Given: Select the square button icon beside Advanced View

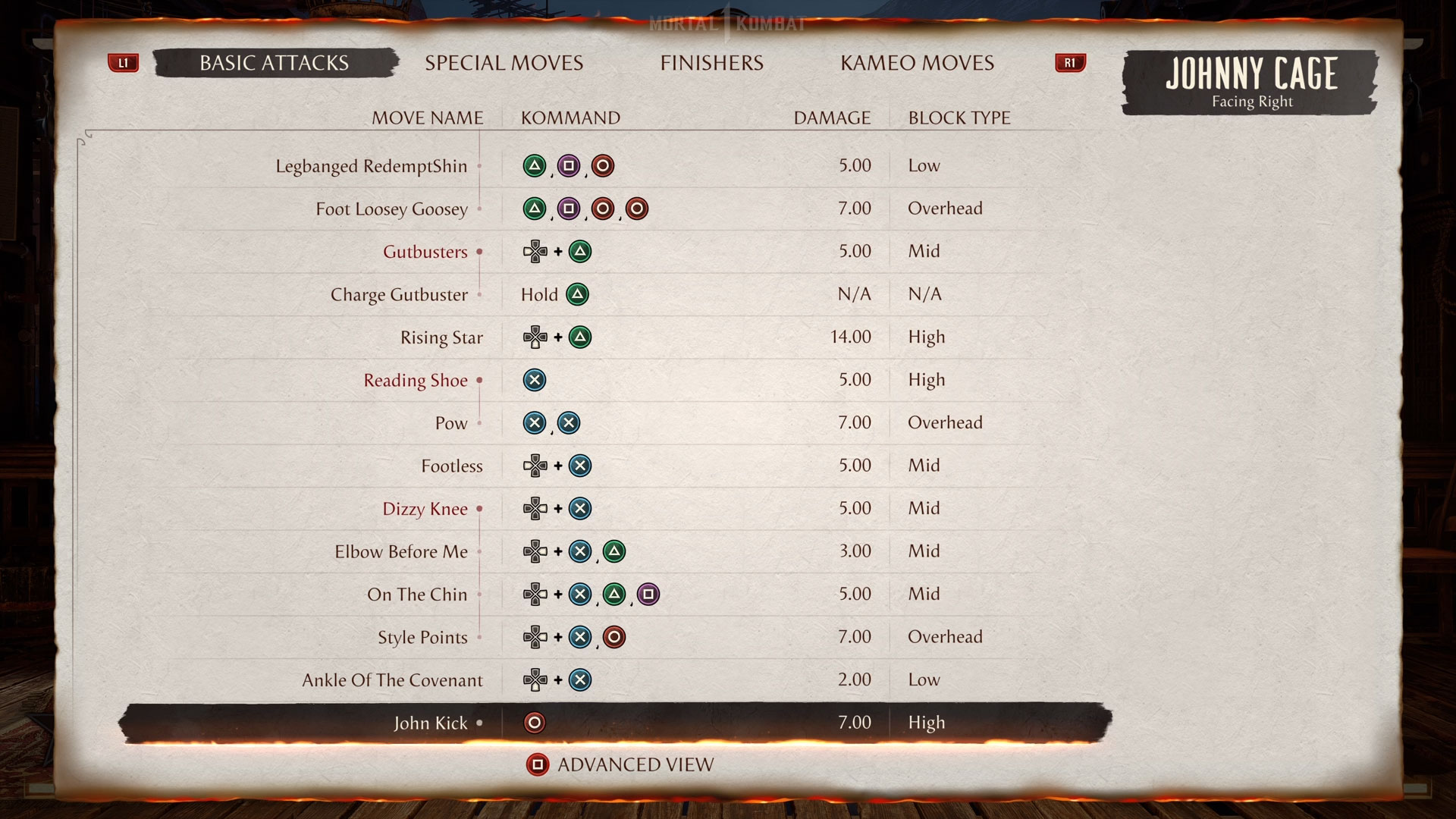Looking at the screenshot, I should point(538,764).
